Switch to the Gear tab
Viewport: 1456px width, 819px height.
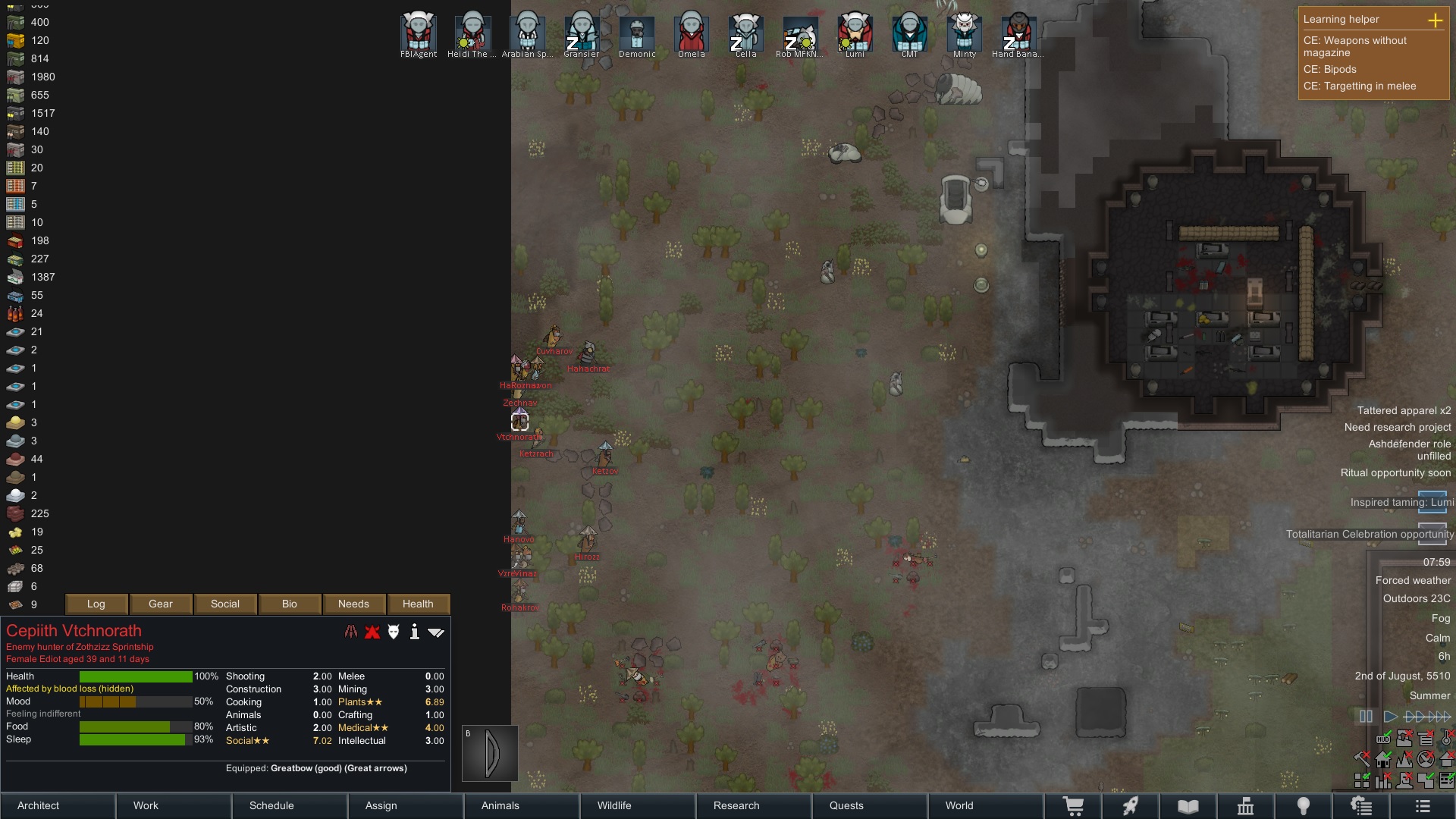point(161,604)
